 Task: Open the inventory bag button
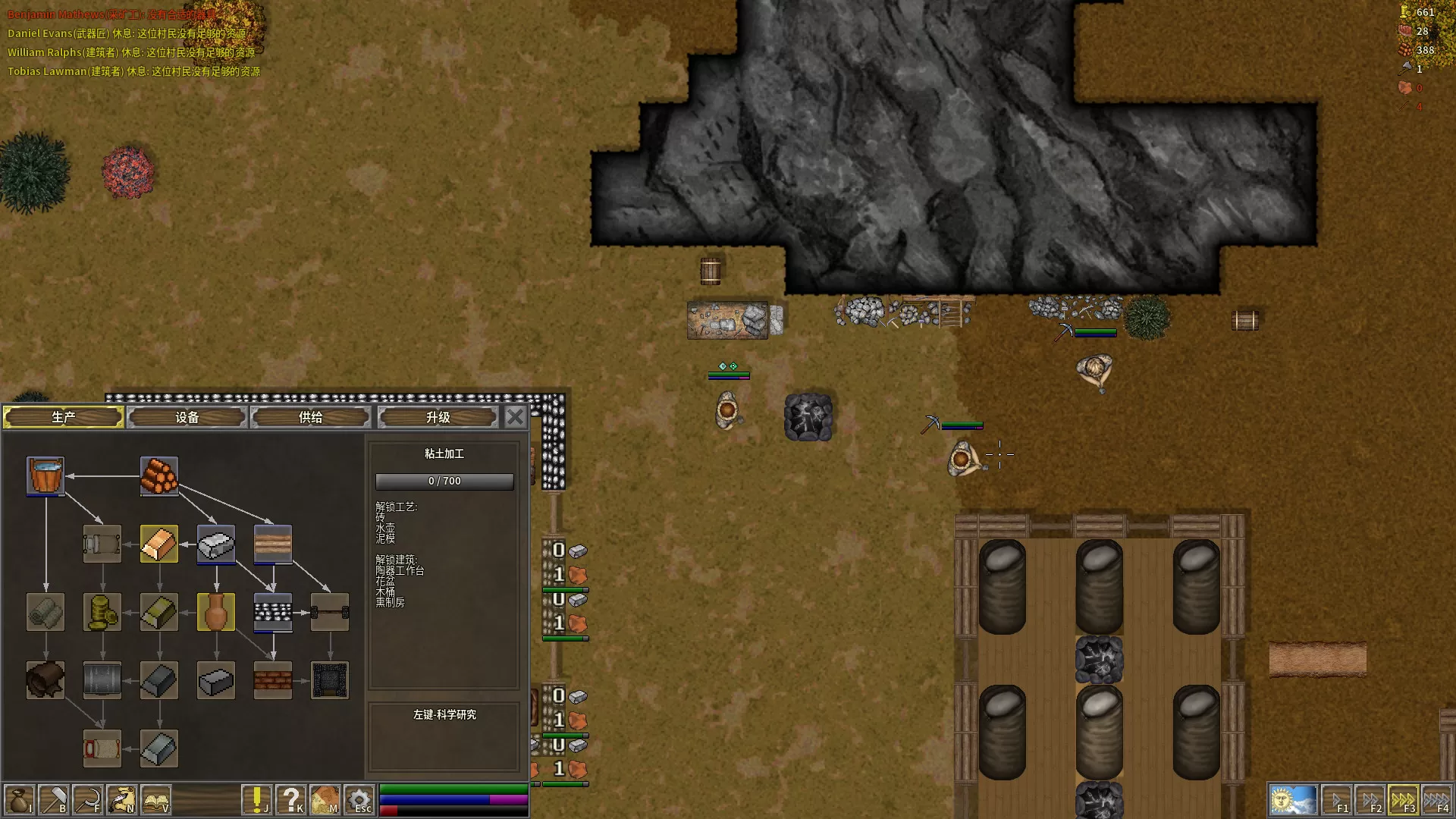(19, 800)
